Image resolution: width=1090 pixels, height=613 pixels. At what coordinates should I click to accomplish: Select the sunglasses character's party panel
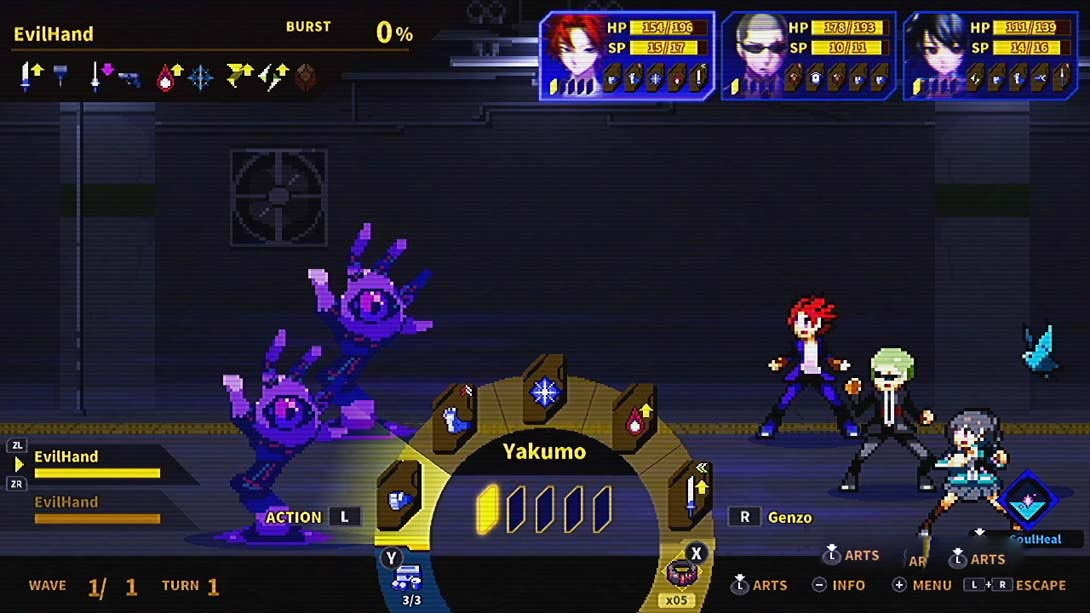[809, 56]
